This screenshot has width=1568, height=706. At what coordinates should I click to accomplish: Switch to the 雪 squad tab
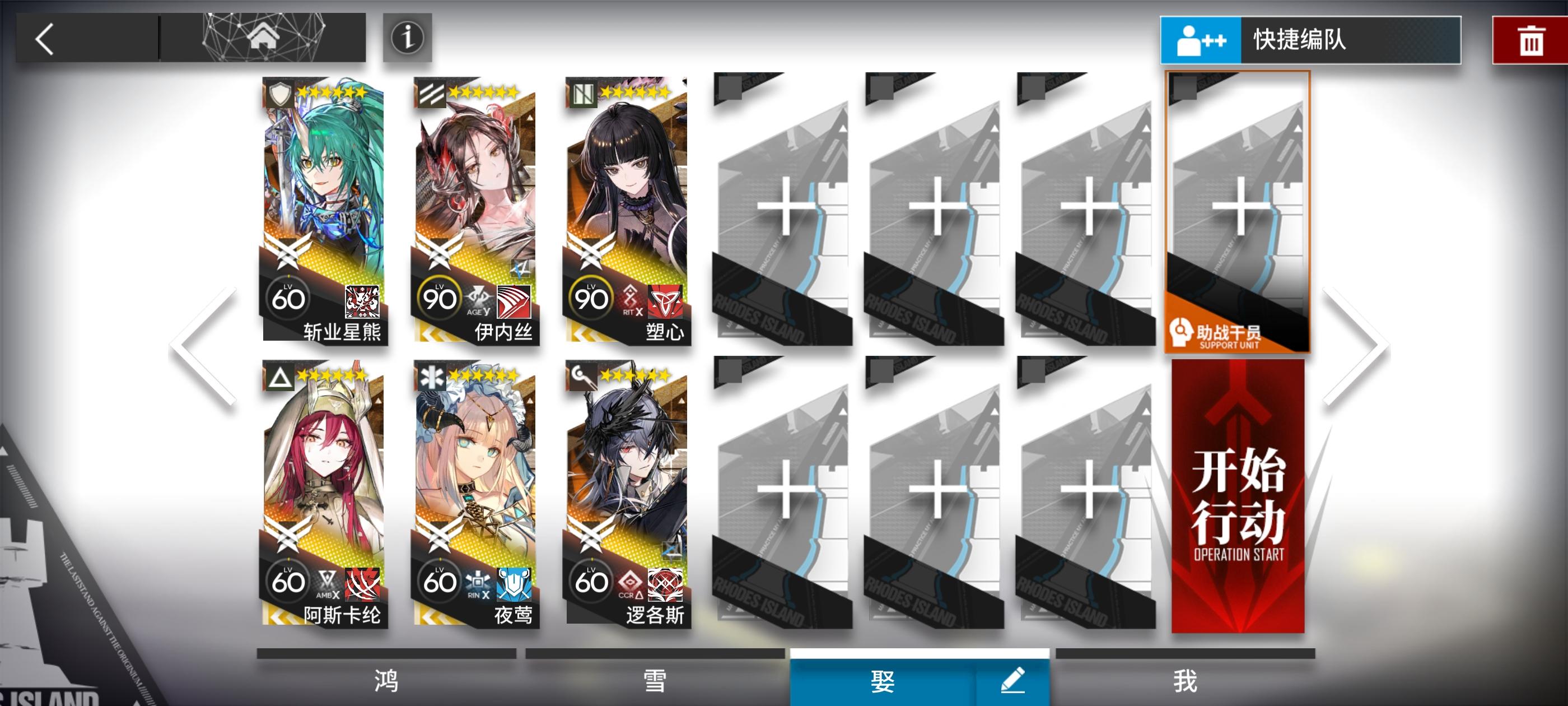point(654,683)
